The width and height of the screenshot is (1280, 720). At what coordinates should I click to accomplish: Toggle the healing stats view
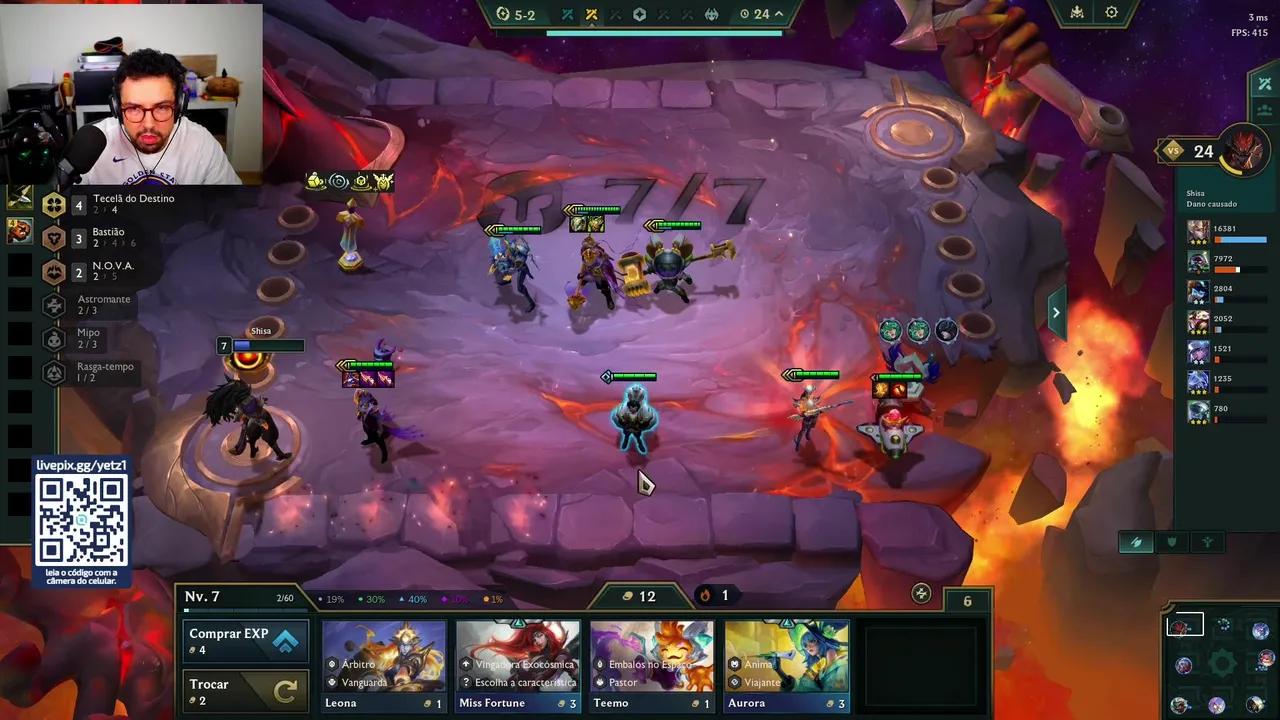(1206, 541)
